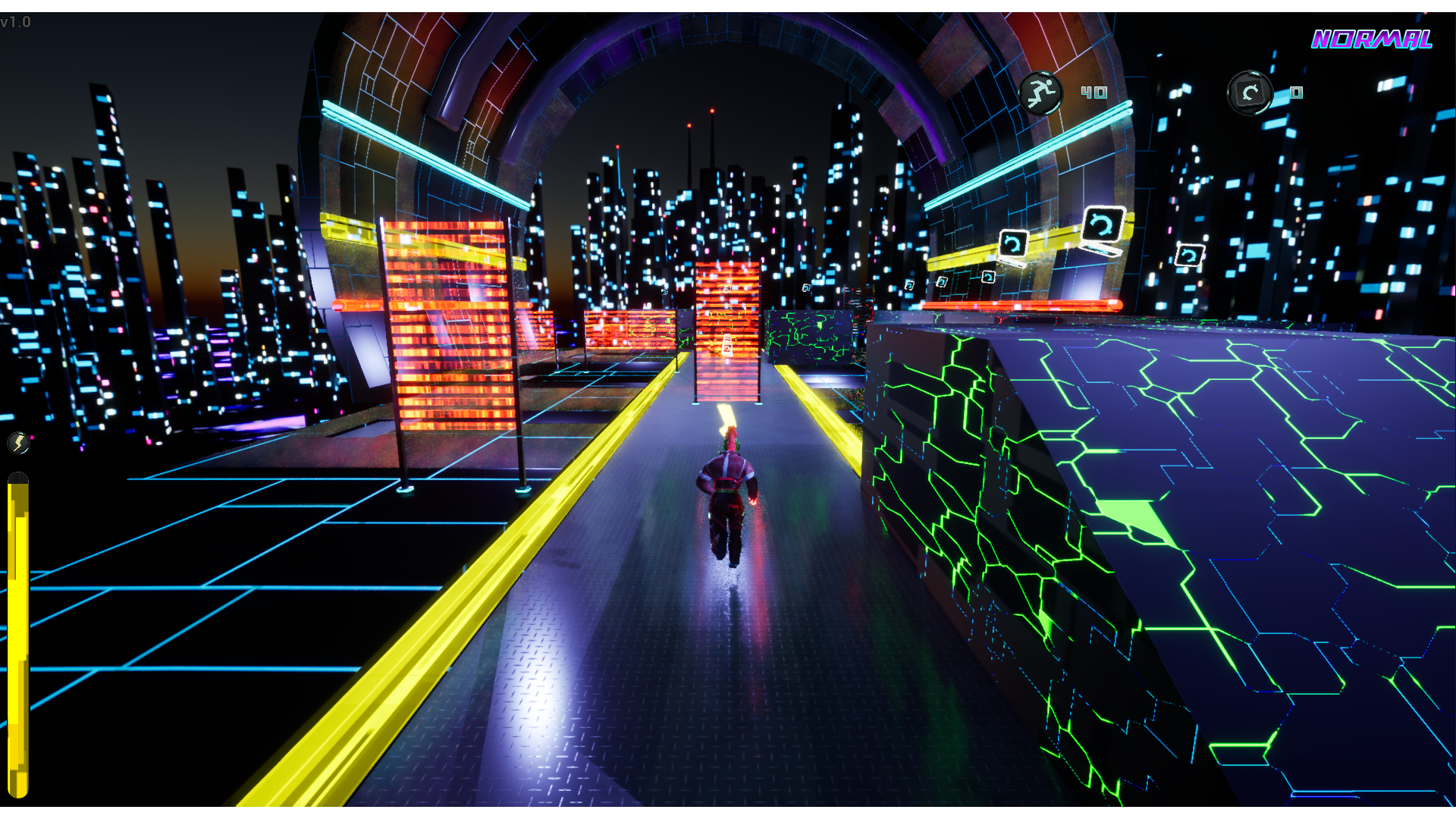
Task: Click the tilted respawn pickup beside the white-framed one
Action: coord(1013,244)
